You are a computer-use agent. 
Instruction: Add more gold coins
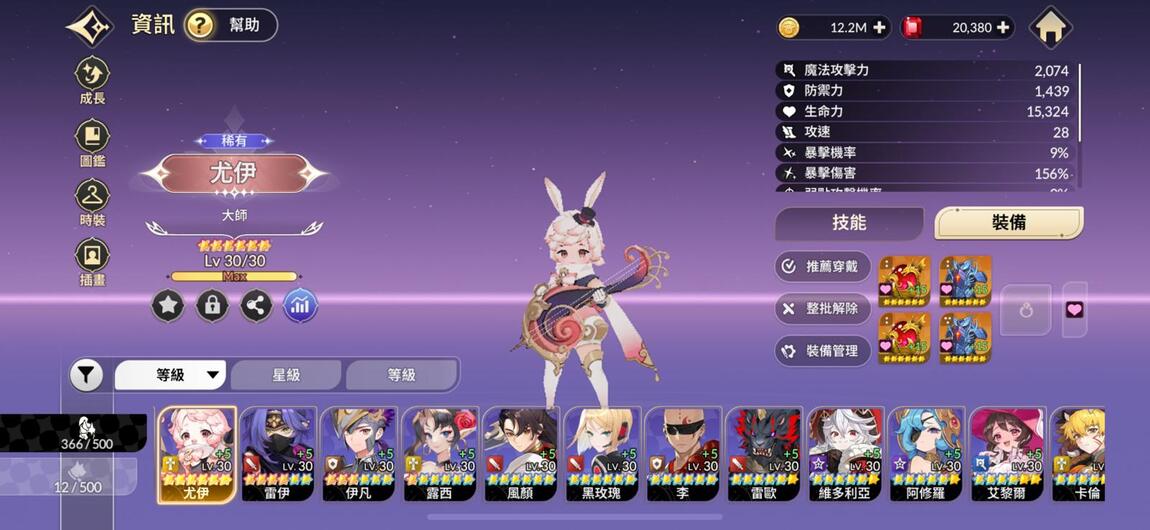tap(880, 28)
